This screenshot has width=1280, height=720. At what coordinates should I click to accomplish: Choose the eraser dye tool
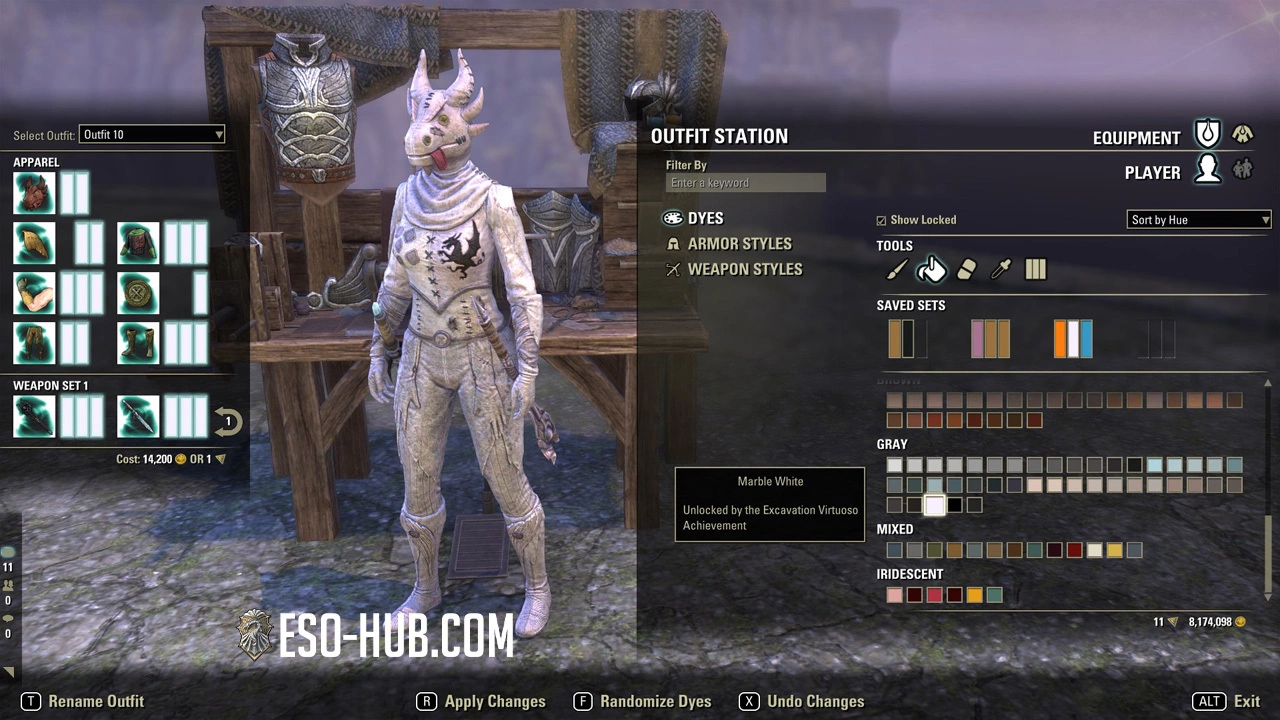pyautogui.click(x=965, y=269)
